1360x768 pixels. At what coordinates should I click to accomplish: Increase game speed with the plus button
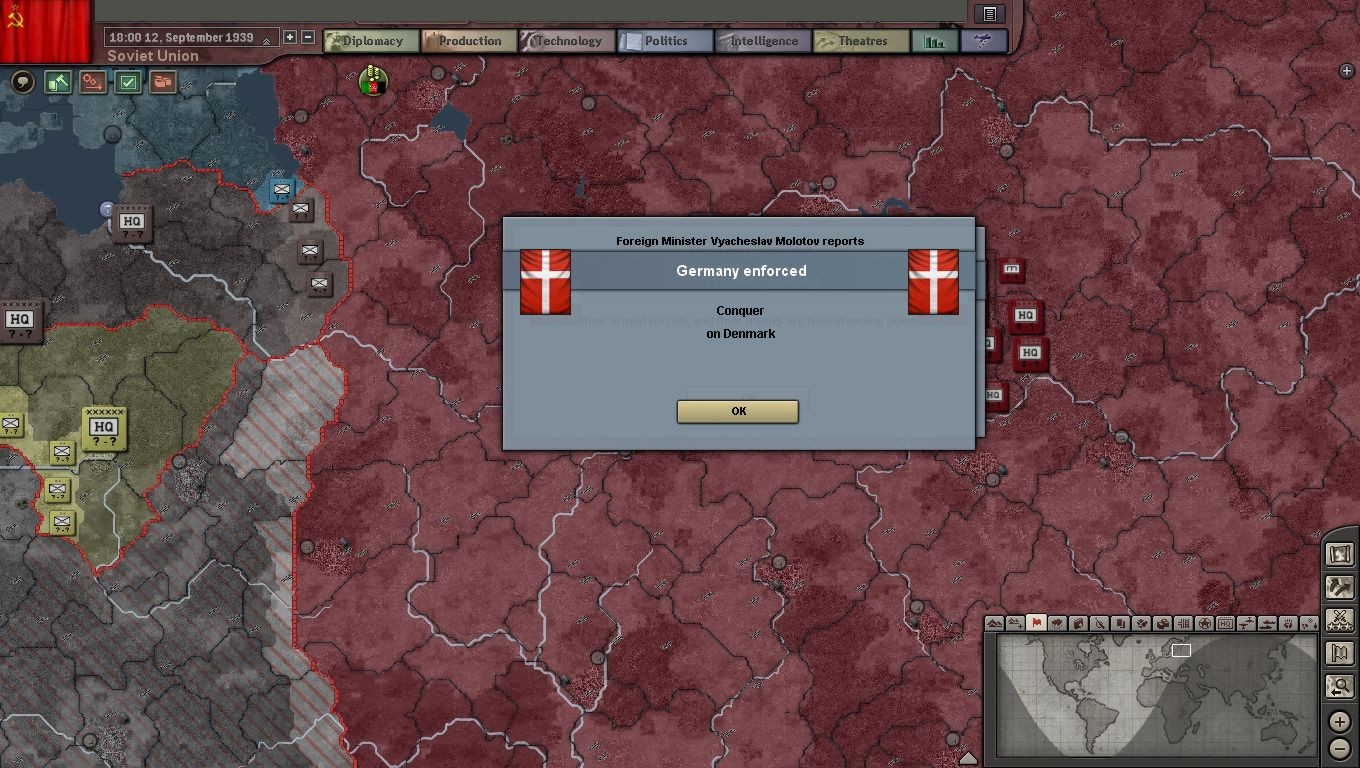tap(290, 37)
